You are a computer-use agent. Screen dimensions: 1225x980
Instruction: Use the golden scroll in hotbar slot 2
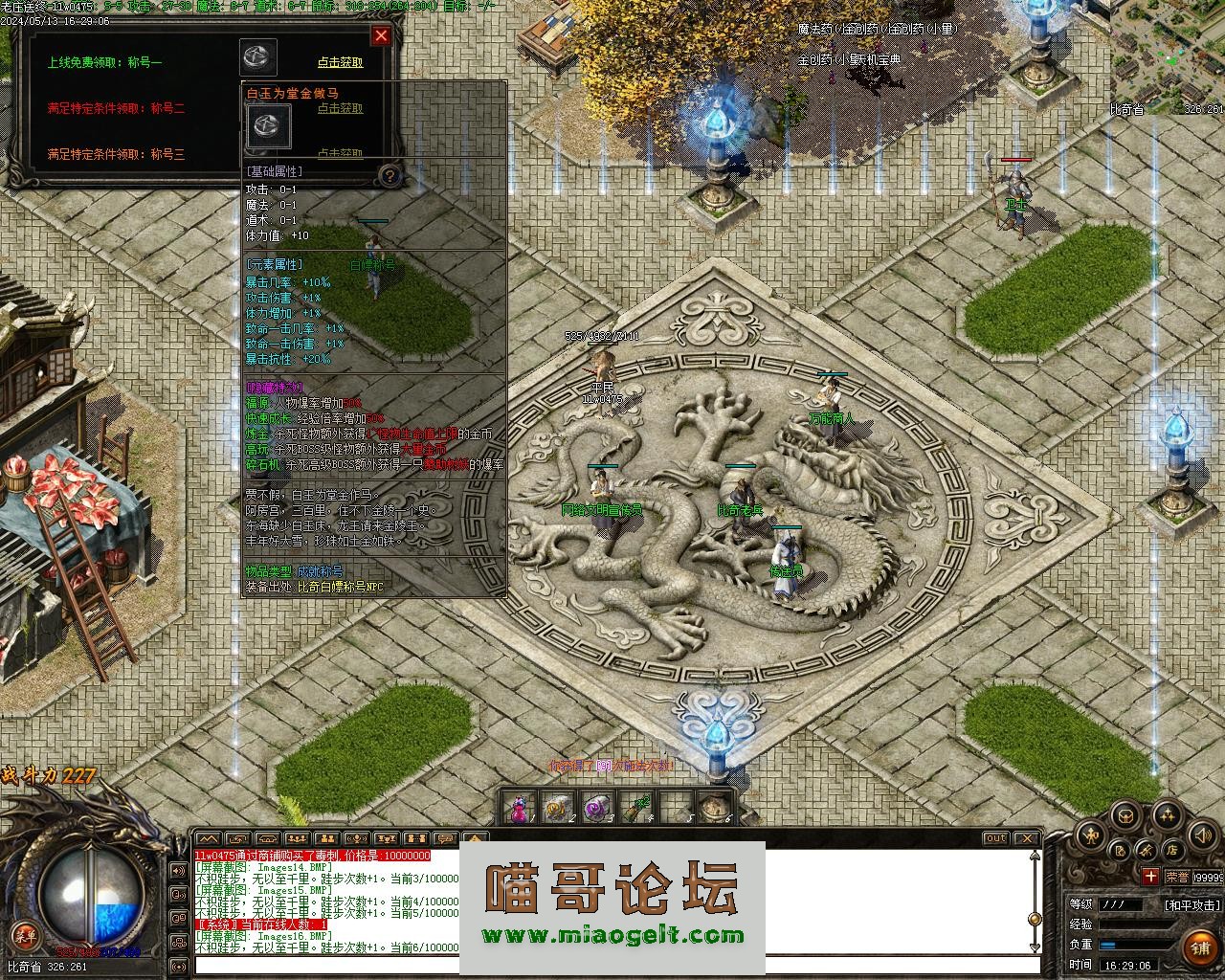tap(556, 809)
